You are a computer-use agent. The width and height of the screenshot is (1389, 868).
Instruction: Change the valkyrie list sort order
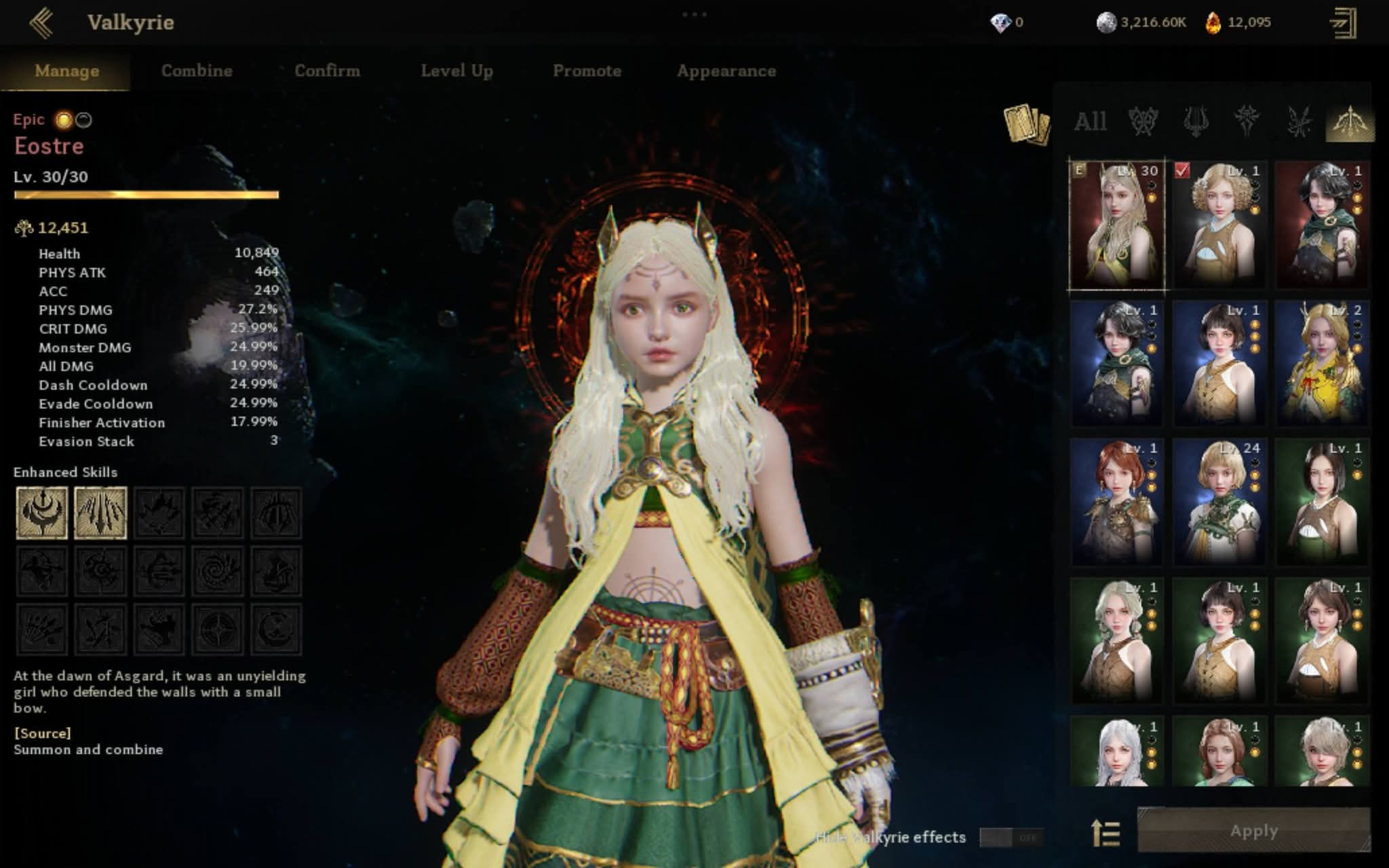coord(1106,833)
